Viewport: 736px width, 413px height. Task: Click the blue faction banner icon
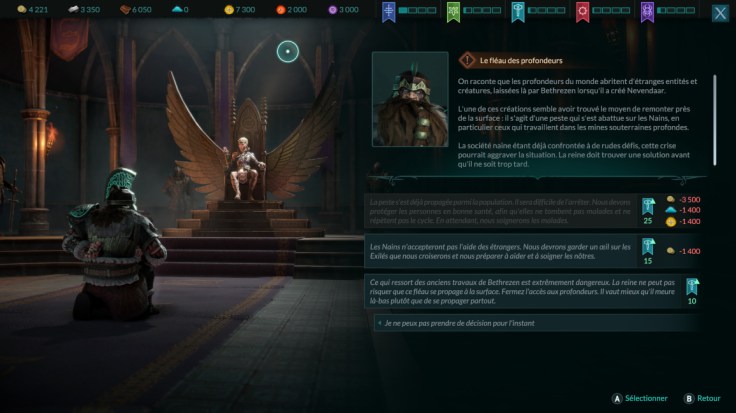[x=389, y=12]
